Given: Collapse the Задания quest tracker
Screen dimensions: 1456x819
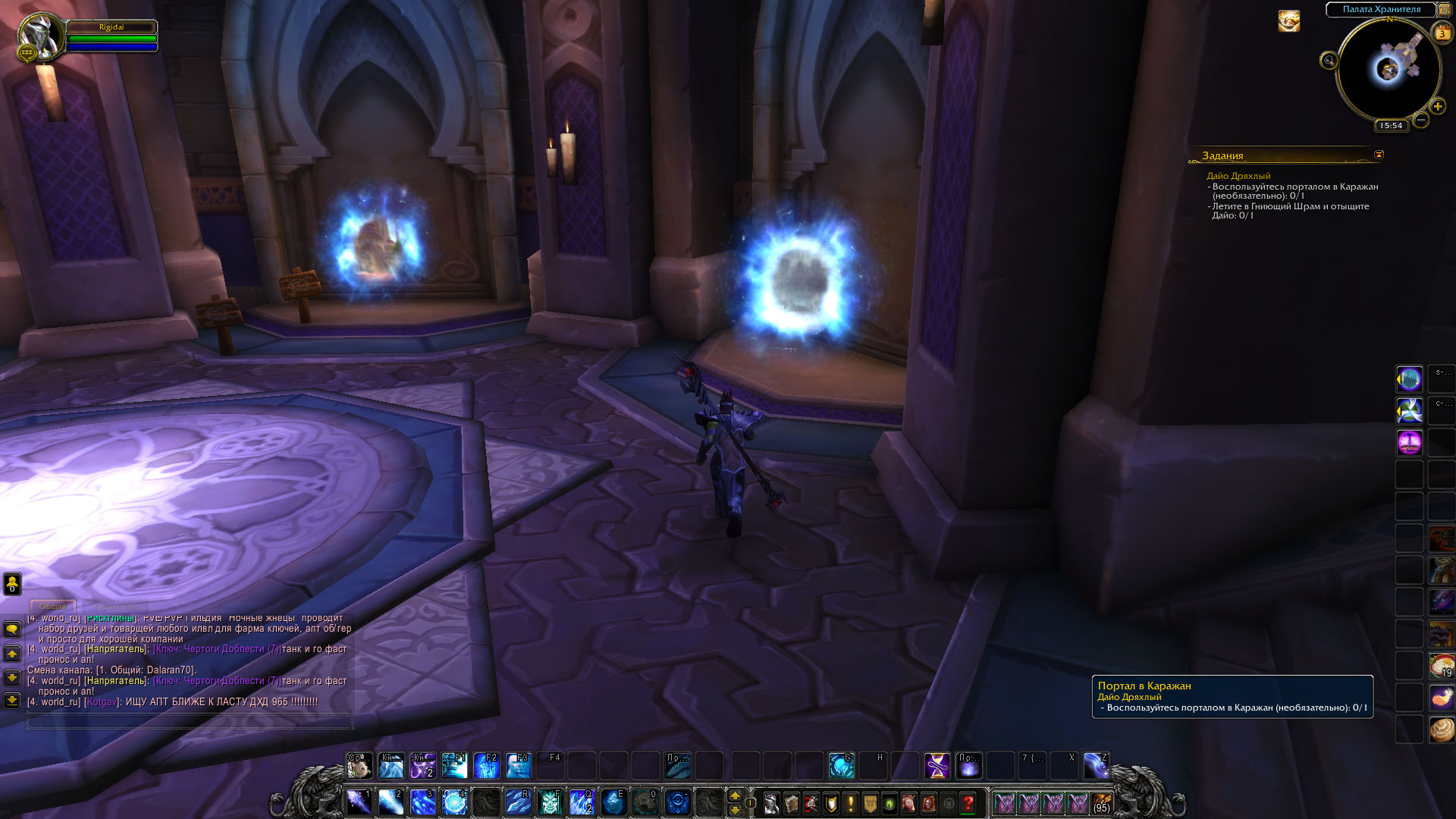Looking at the screenshot, I should pos(1379,155).
